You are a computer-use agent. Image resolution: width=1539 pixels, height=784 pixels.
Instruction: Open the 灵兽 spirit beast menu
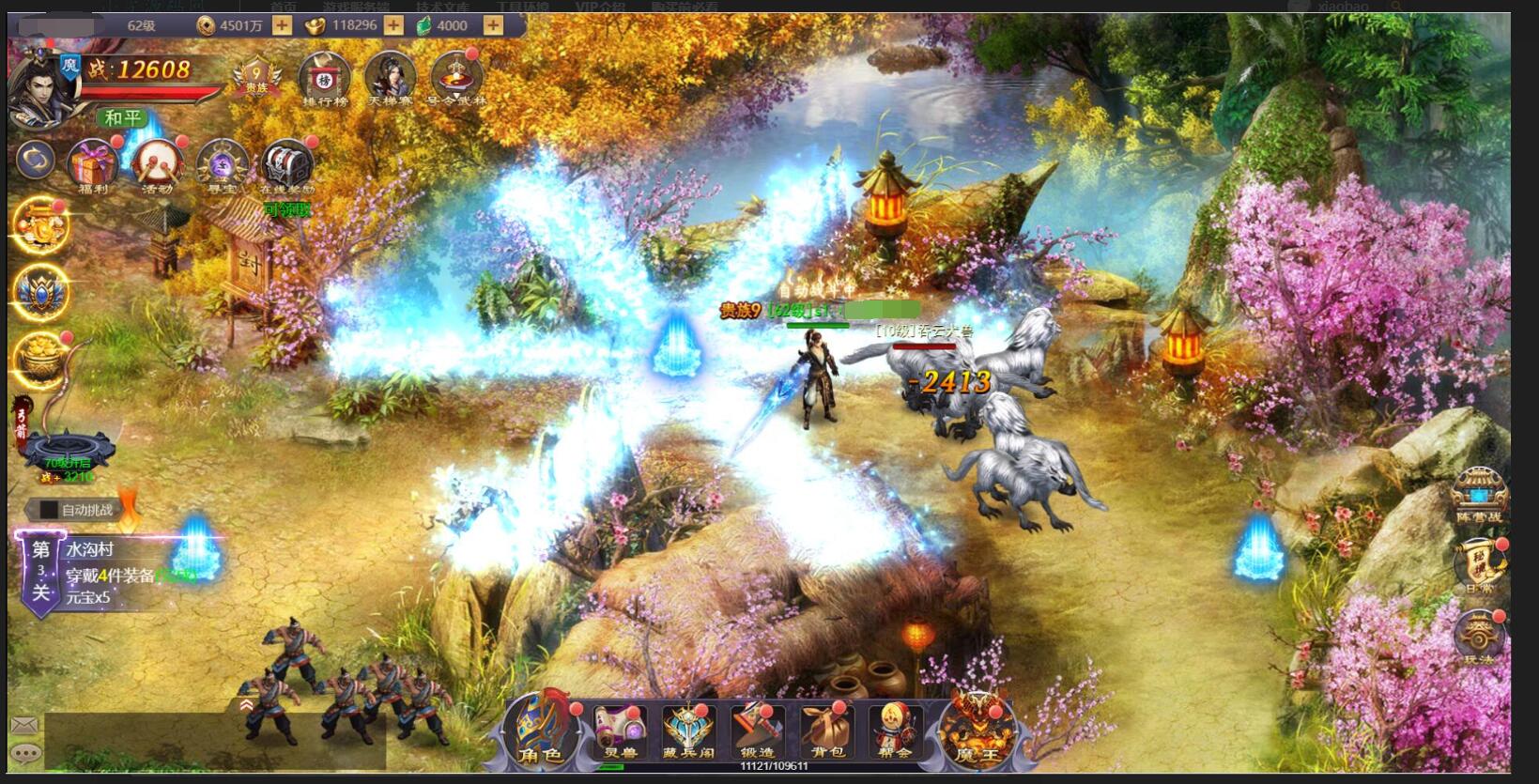[x=619, y=731]
